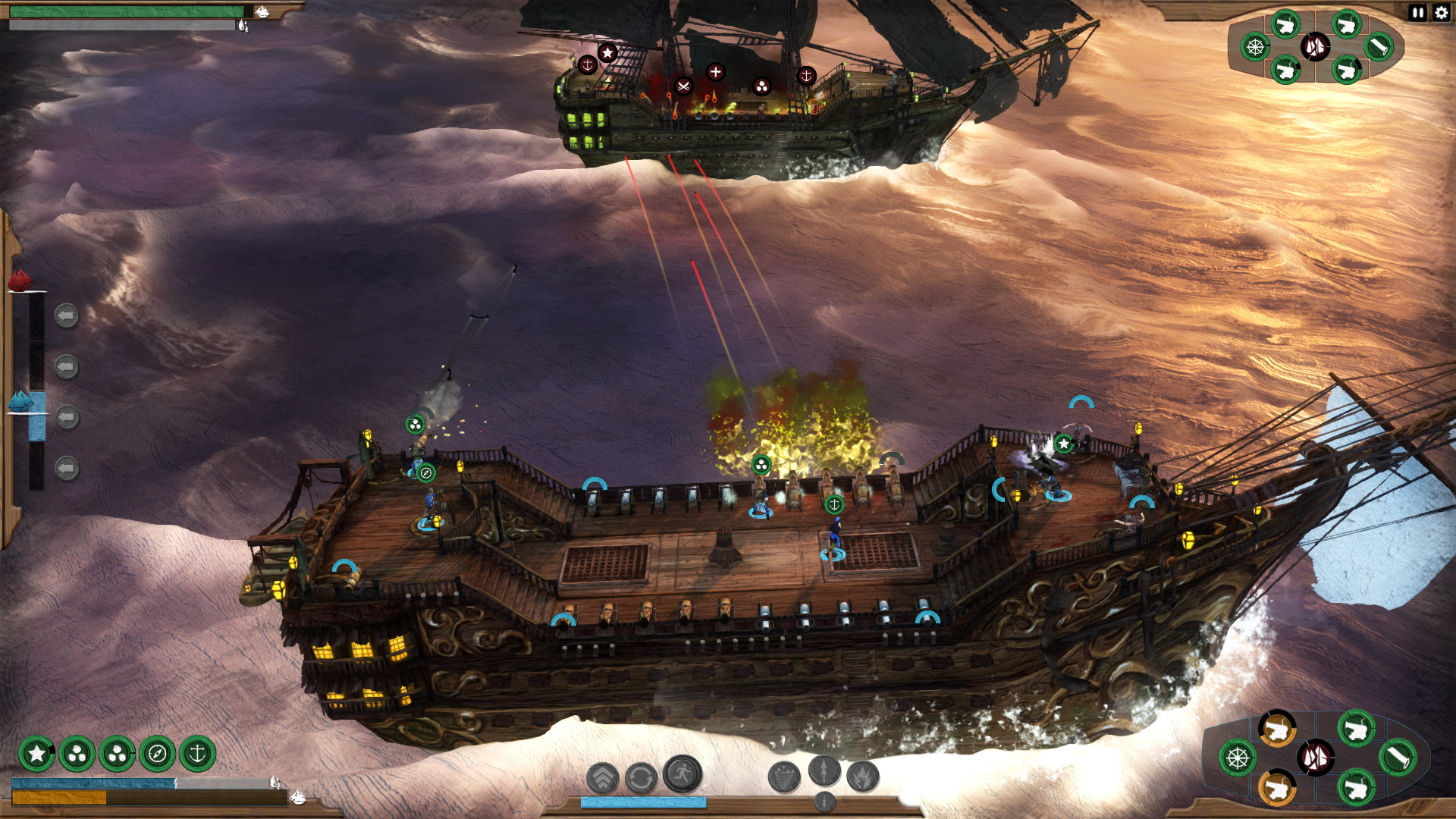Viewport: 1456px width, 819px height.
Task: Toggle the red sails station on the top-right ship diagram
Action: [x=1315, y=46]
